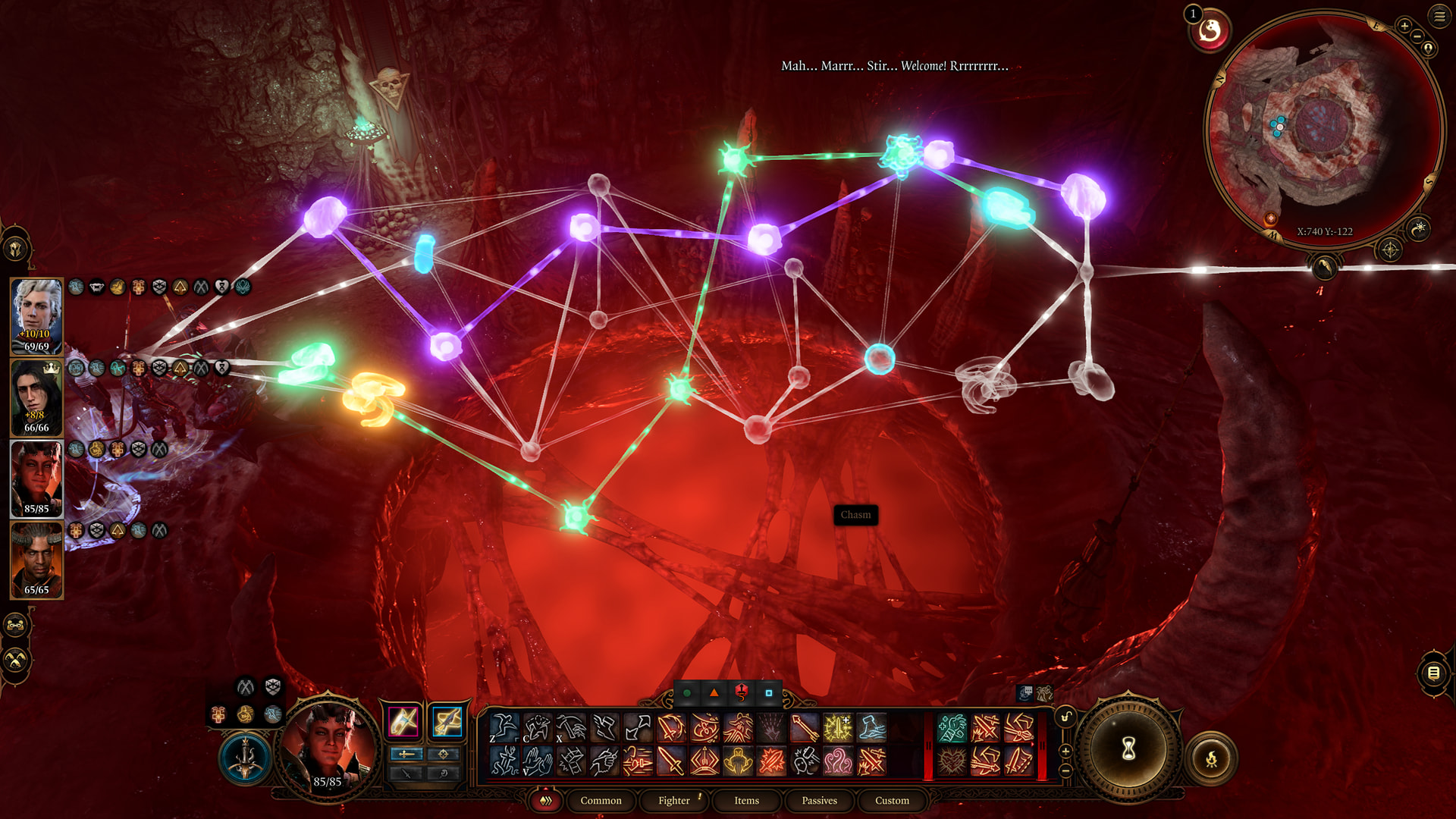Select the dark-haired companion portrait with crown

(x=36, y=397)
